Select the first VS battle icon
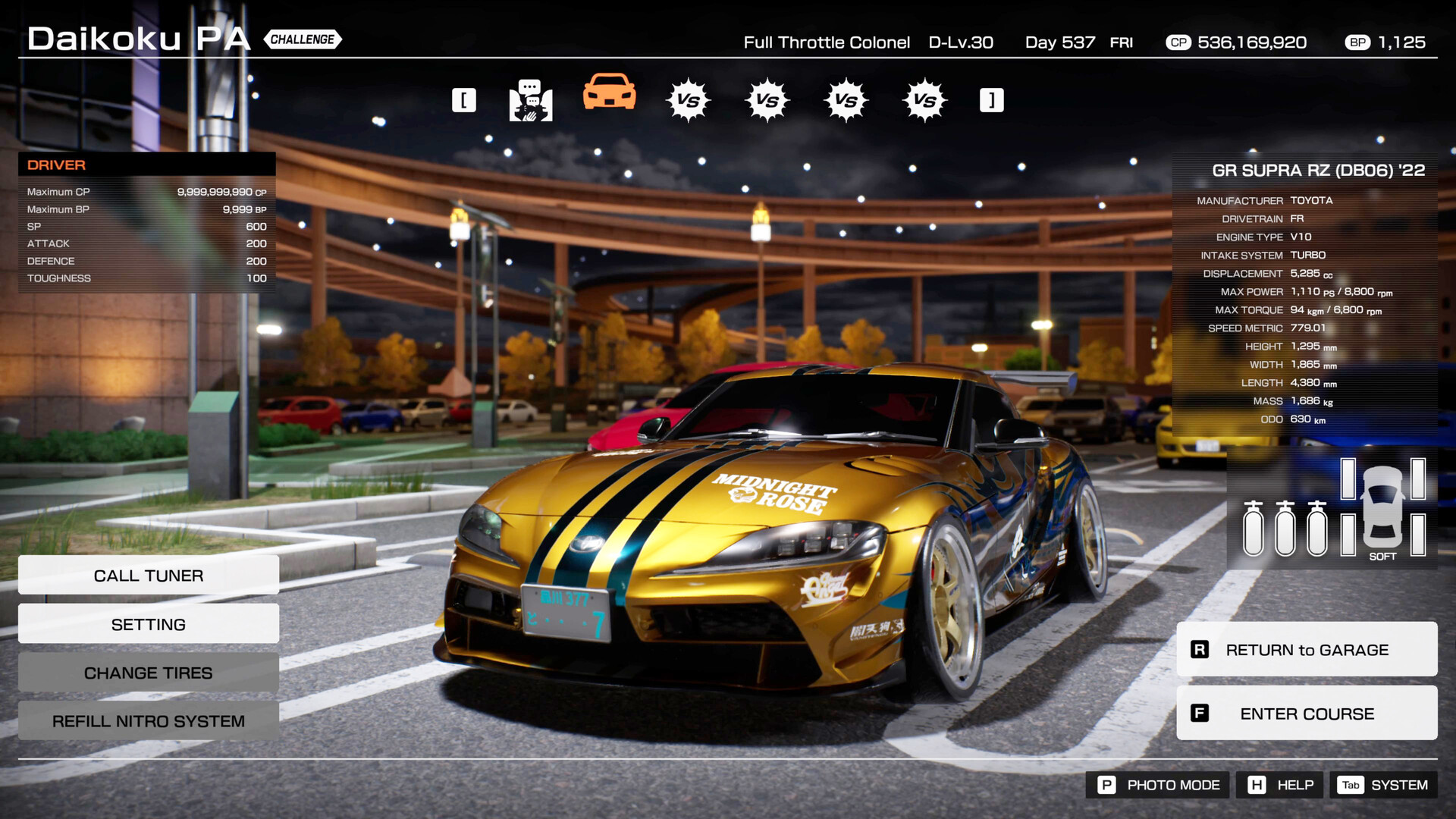The height and width of the screenshot is (819, 1456). [x=689, y=99]
